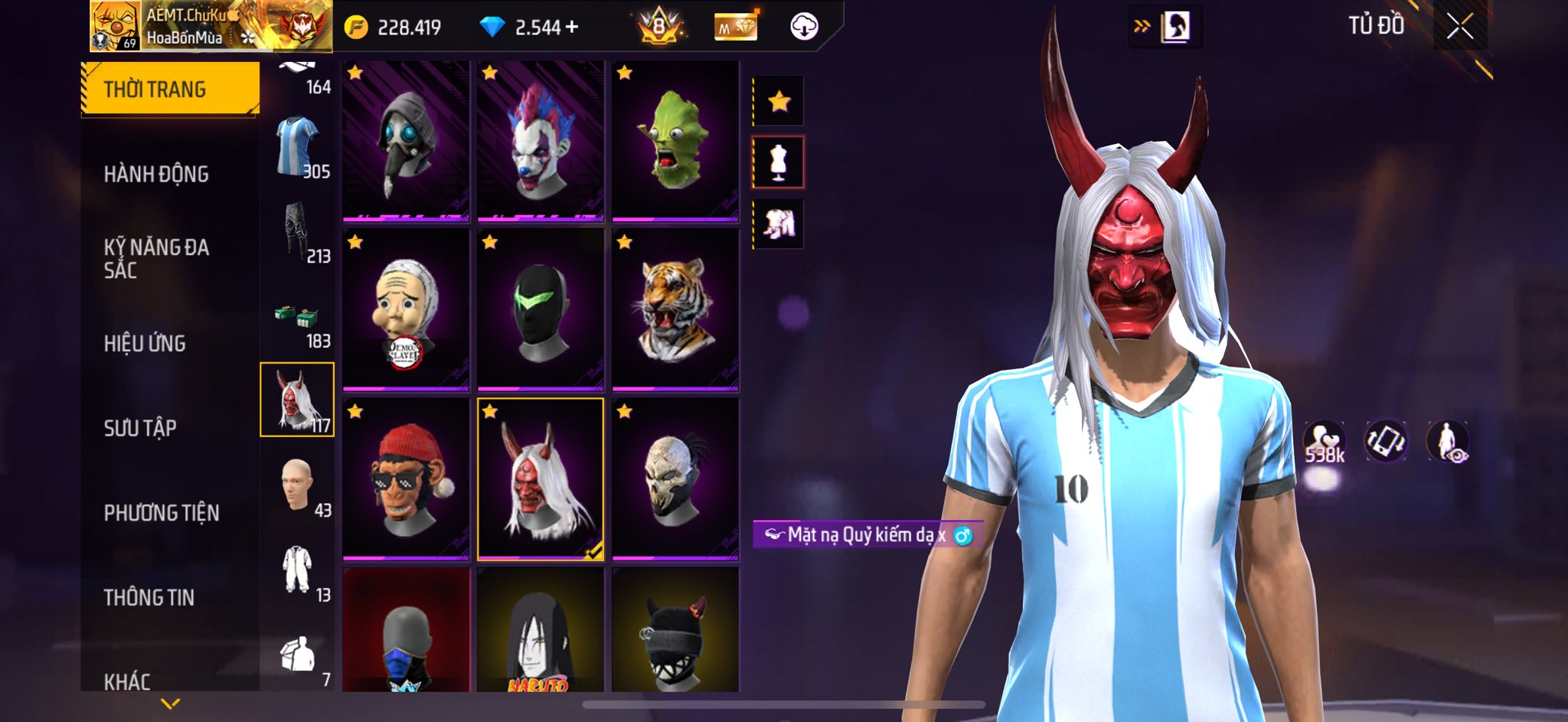
Task: Open the Thông Tin tab
Action: tap(149, 597)
